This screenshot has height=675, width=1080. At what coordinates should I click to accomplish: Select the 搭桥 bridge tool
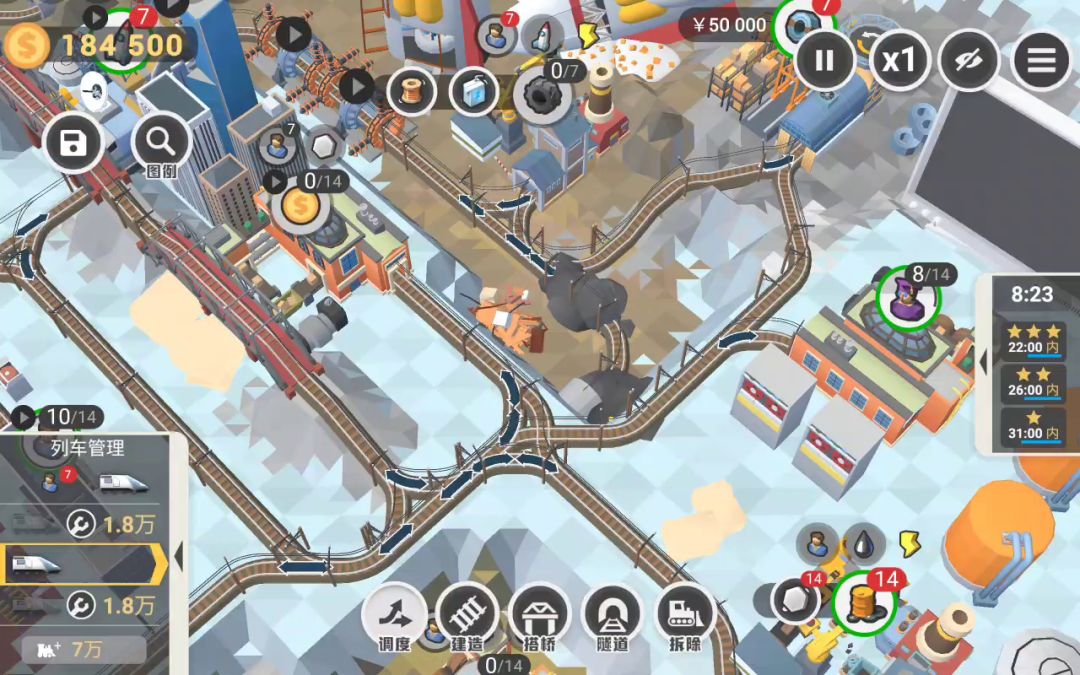540,616
